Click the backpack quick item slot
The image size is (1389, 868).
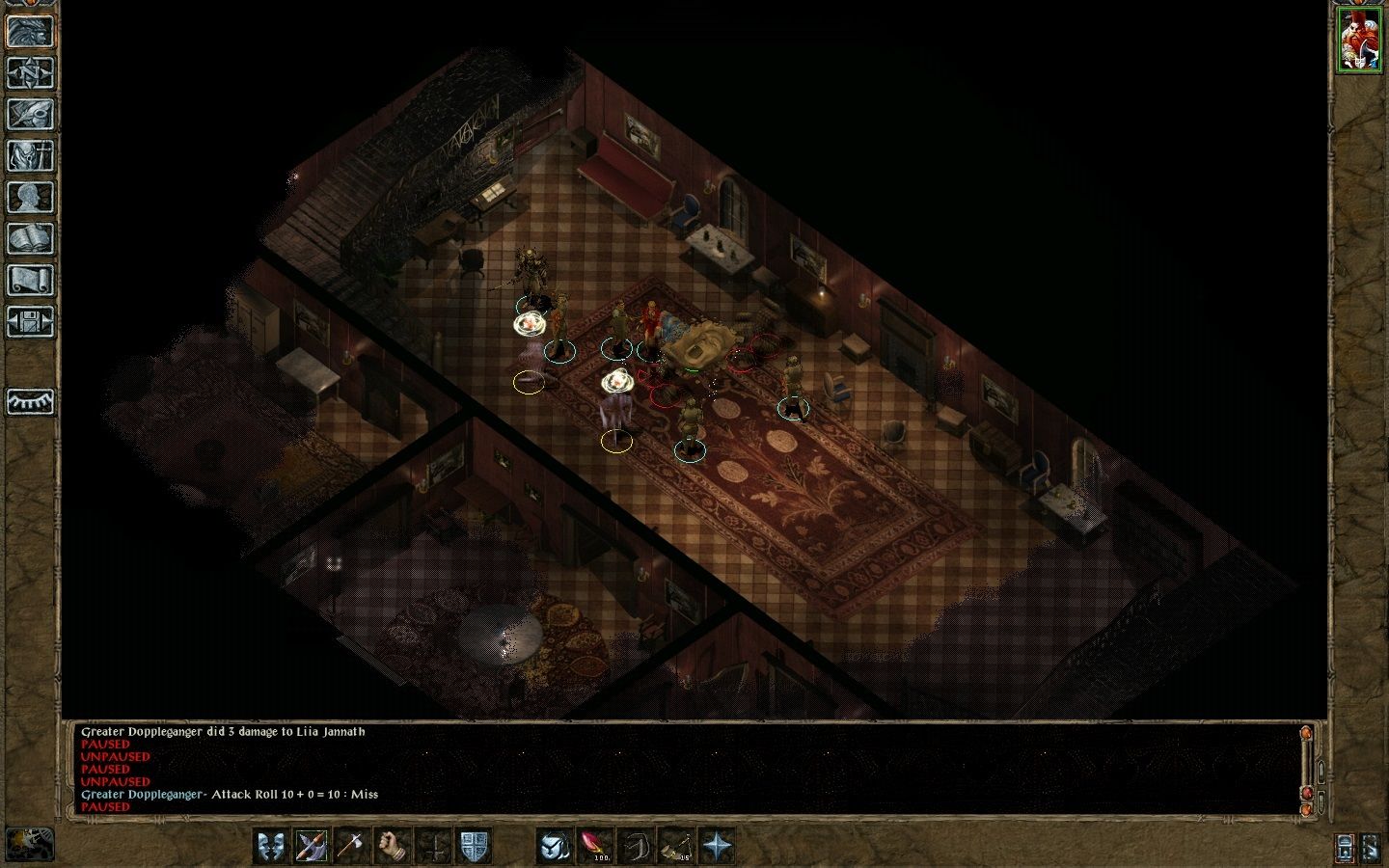(554, 847)
